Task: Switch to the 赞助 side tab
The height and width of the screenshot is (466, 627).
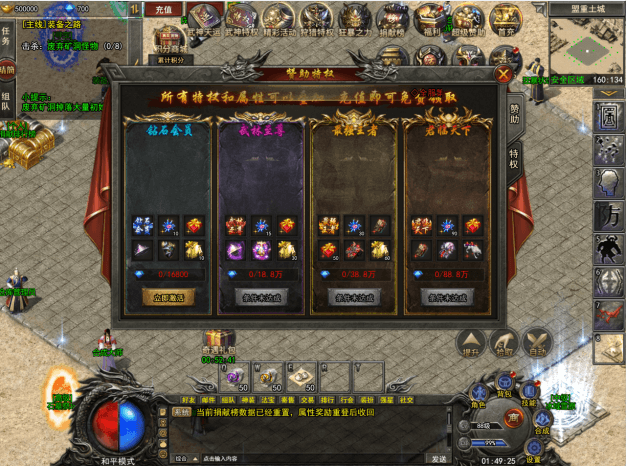Action: [514, 111]
